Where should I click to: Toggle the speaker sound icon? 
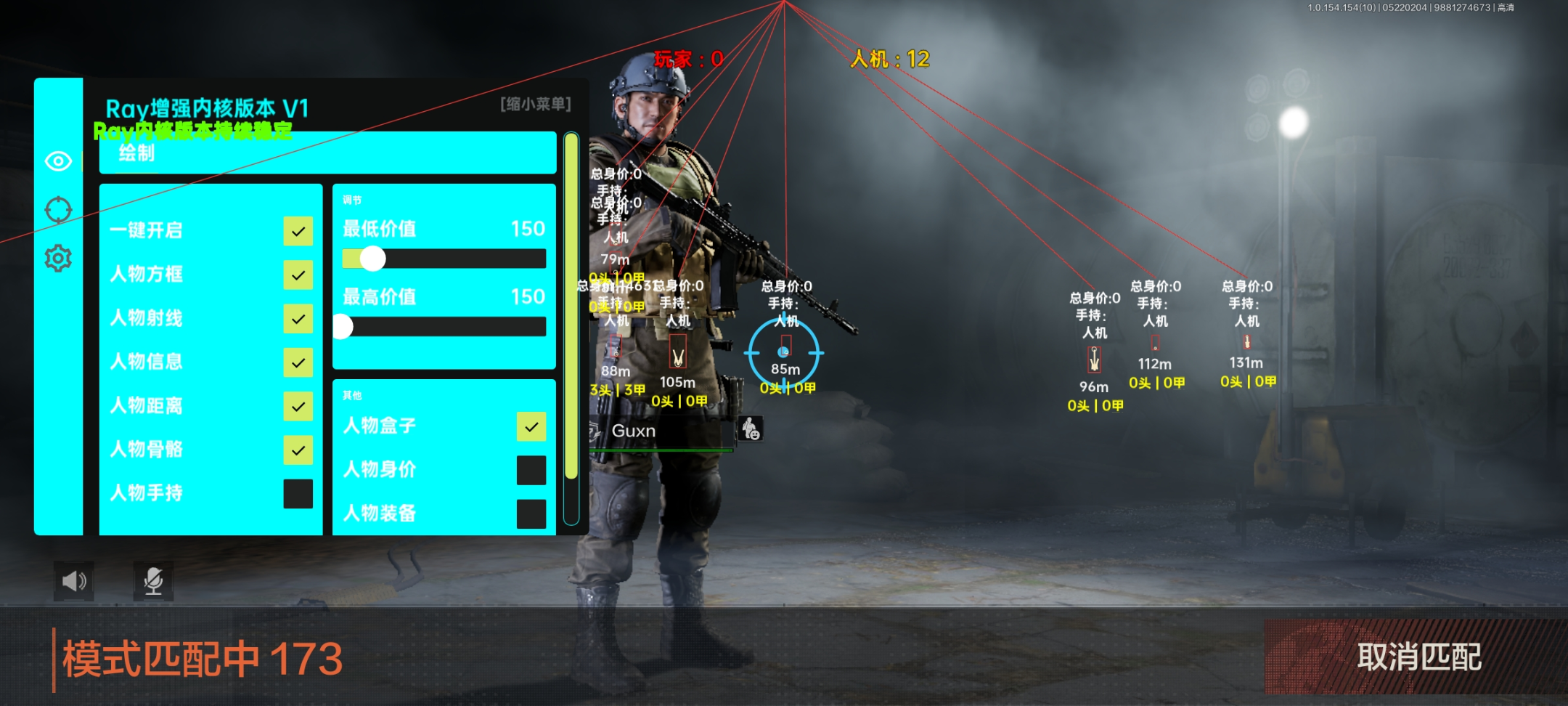point(74,581)
